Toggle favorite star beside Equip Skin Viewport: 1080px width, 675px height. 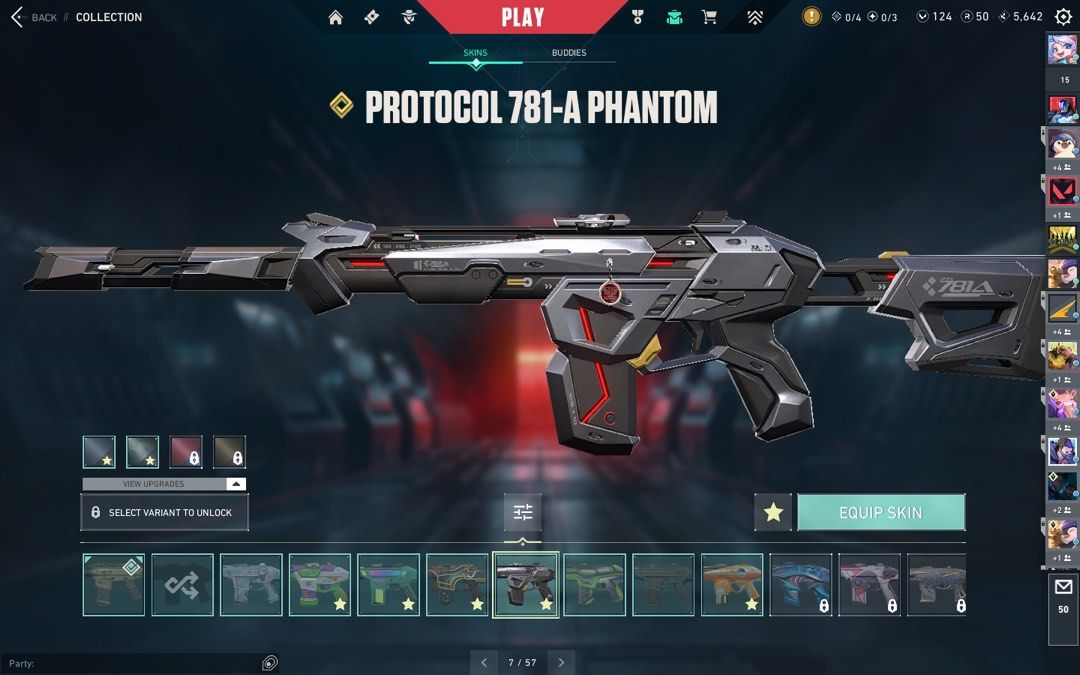coord(773,512)
